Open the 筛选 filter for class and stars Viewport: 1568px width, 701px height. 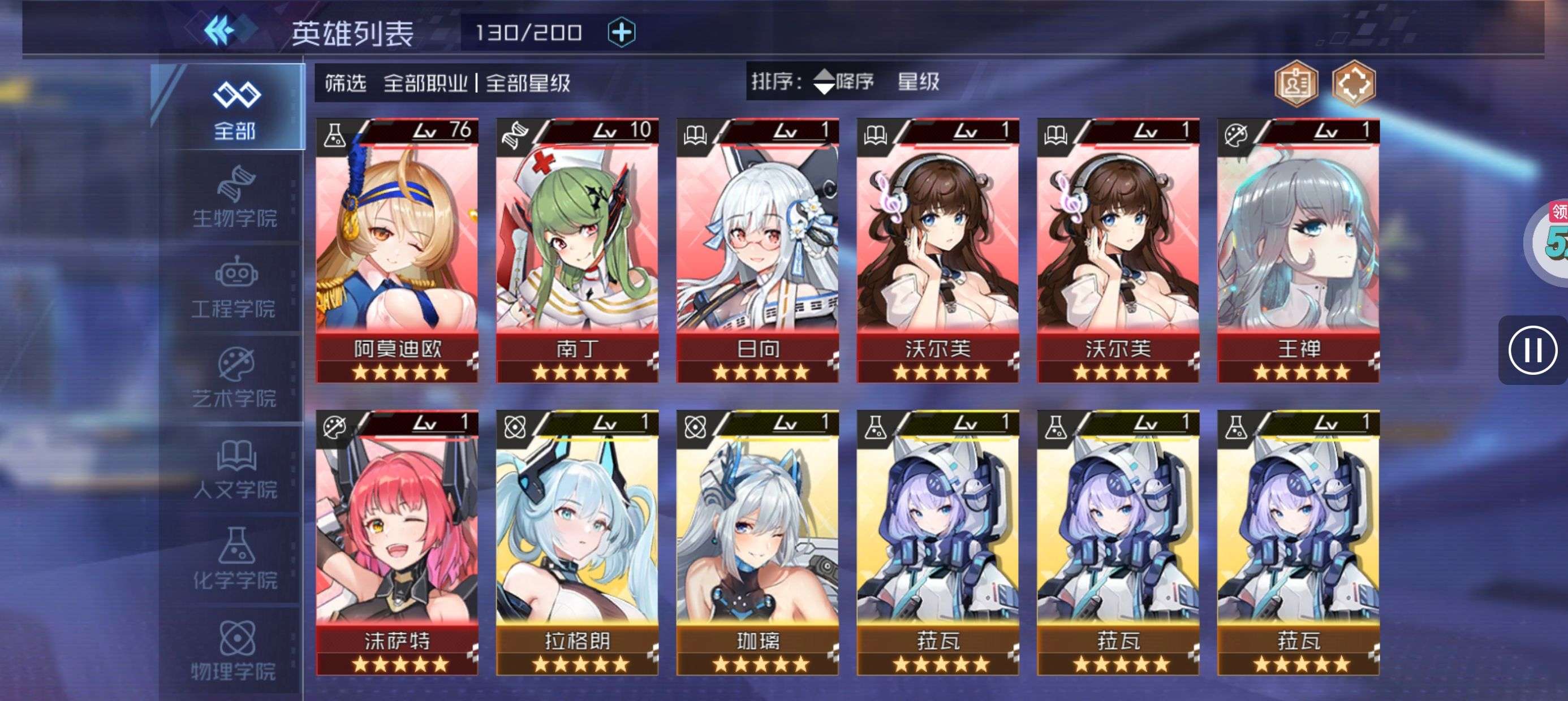[447, 83]
